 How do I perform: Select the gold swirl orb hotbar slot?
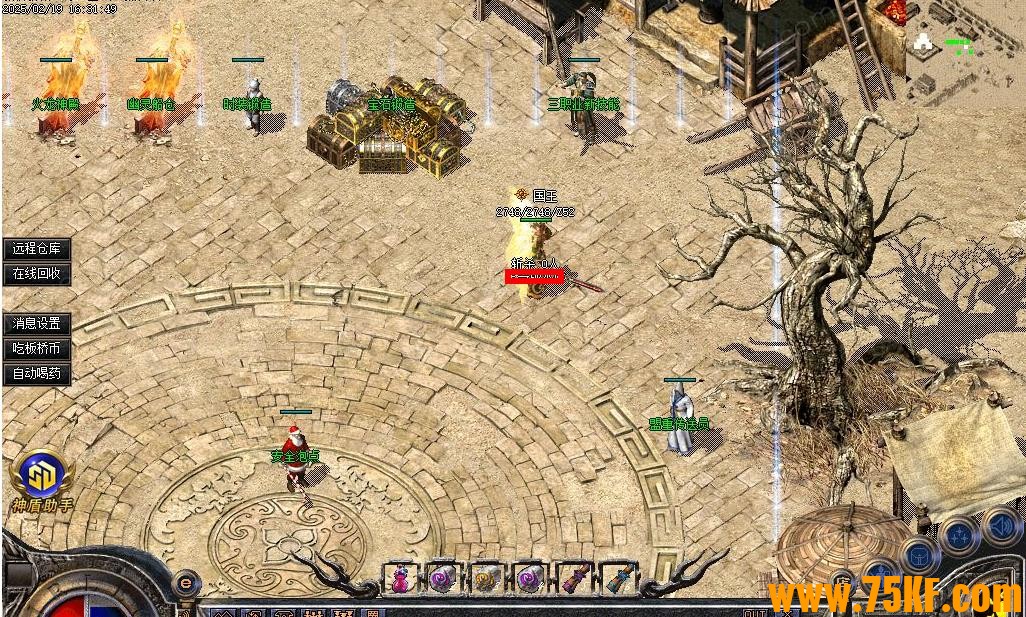[x=486, y=579]
